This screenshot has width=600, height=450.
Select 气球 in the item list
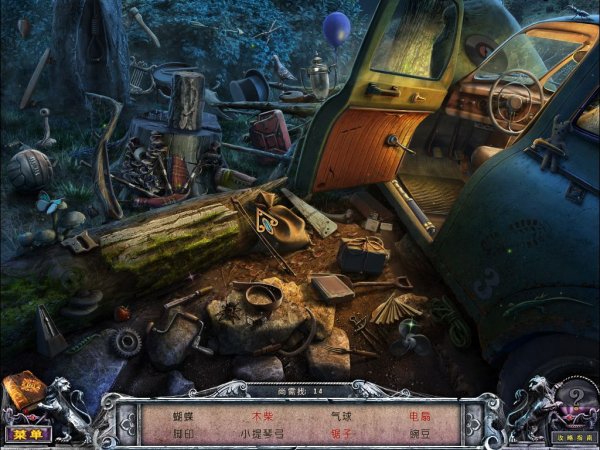click(x=341, y=413)
